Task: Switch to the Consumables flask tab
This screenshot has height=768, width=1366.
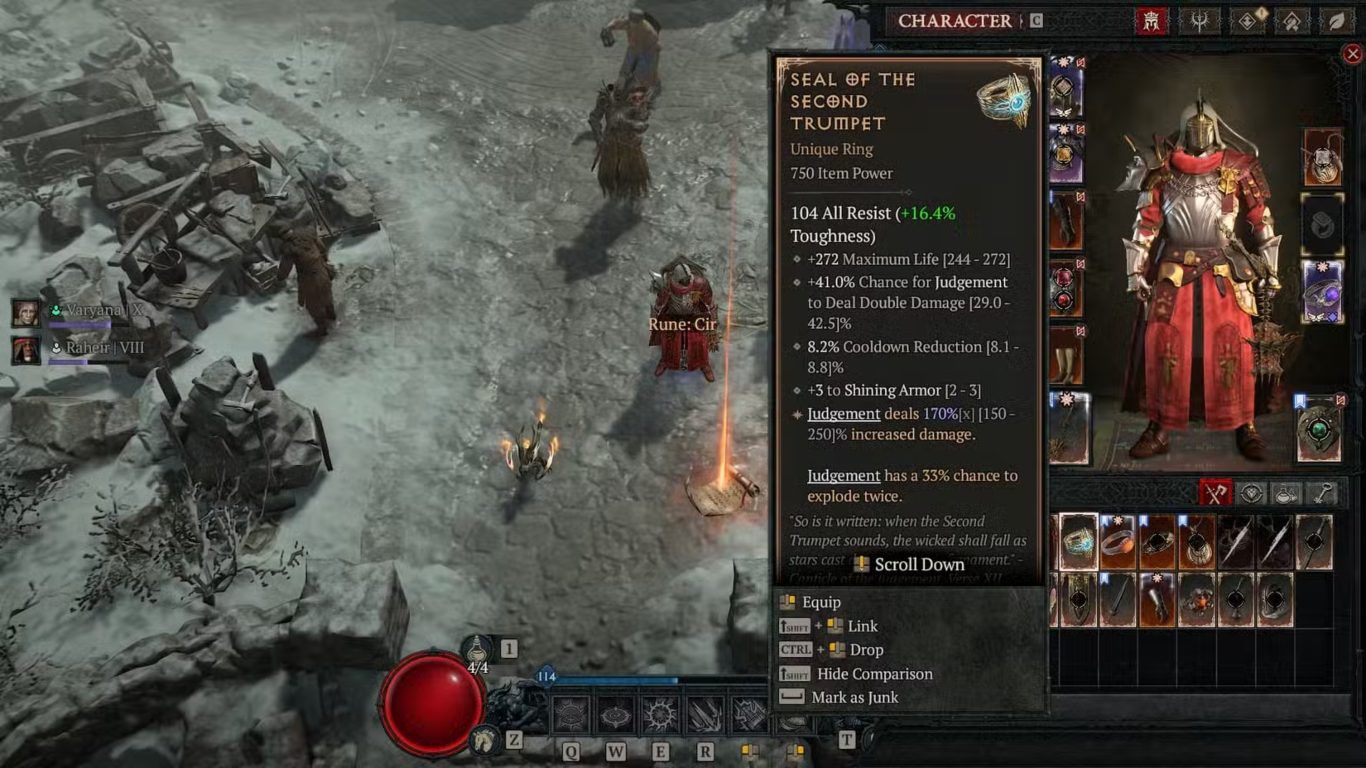Action: tap(1286, 493)
